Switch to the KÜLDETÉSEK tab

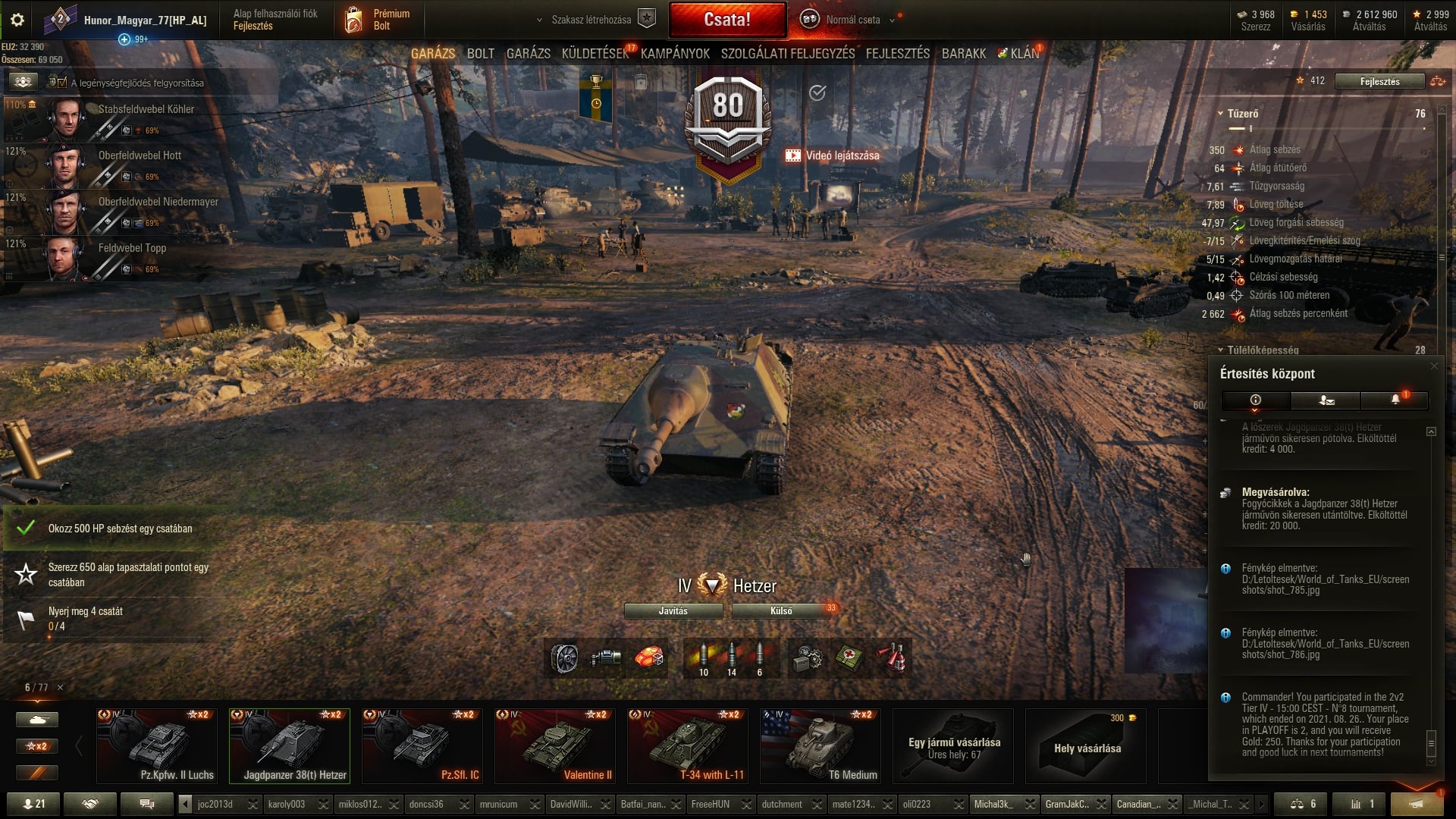point(595,54)
